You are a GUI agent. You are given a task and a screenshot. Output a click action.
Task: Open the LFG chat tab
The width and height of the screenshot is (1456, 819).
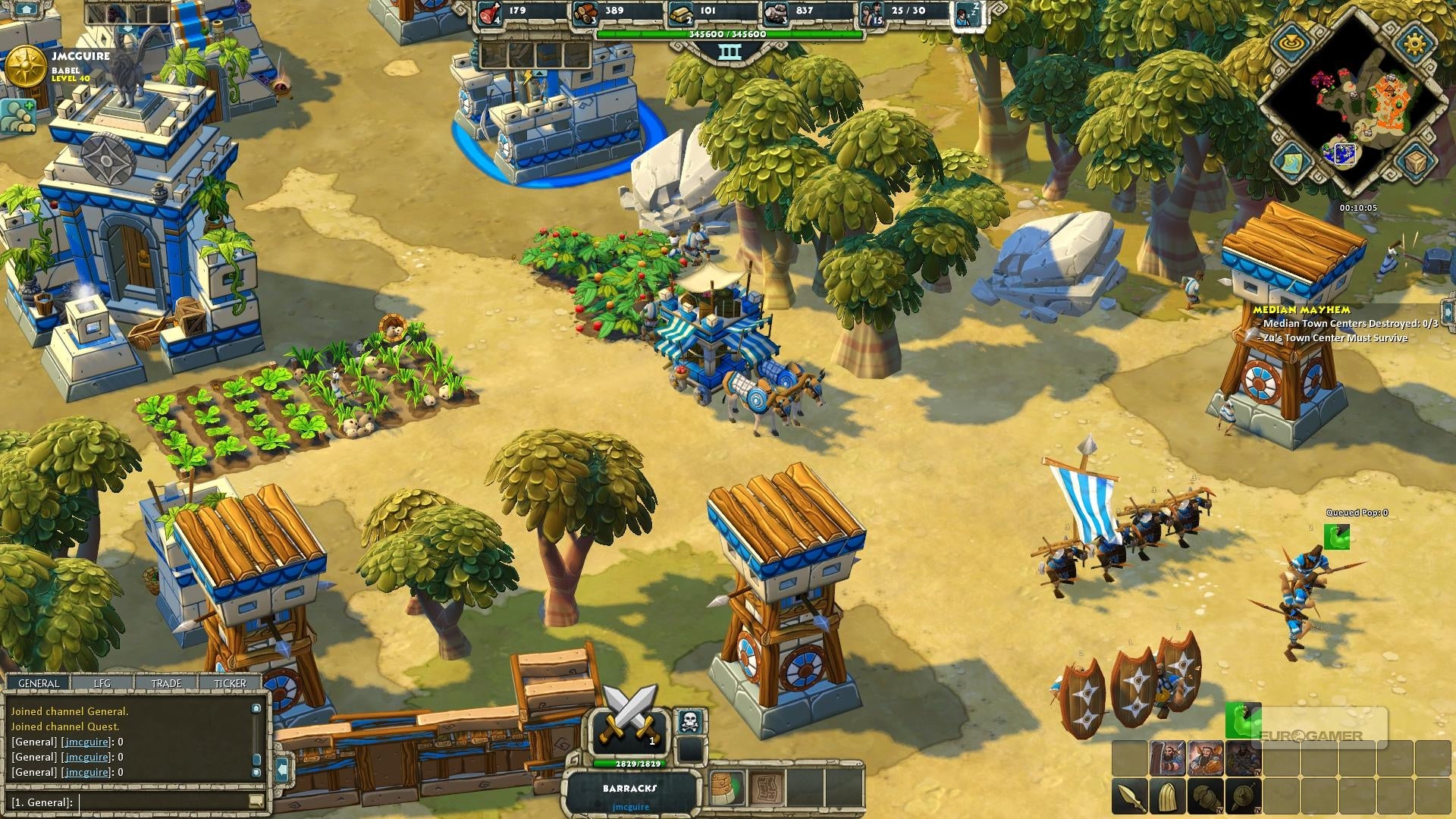click(x=102, y=683)
